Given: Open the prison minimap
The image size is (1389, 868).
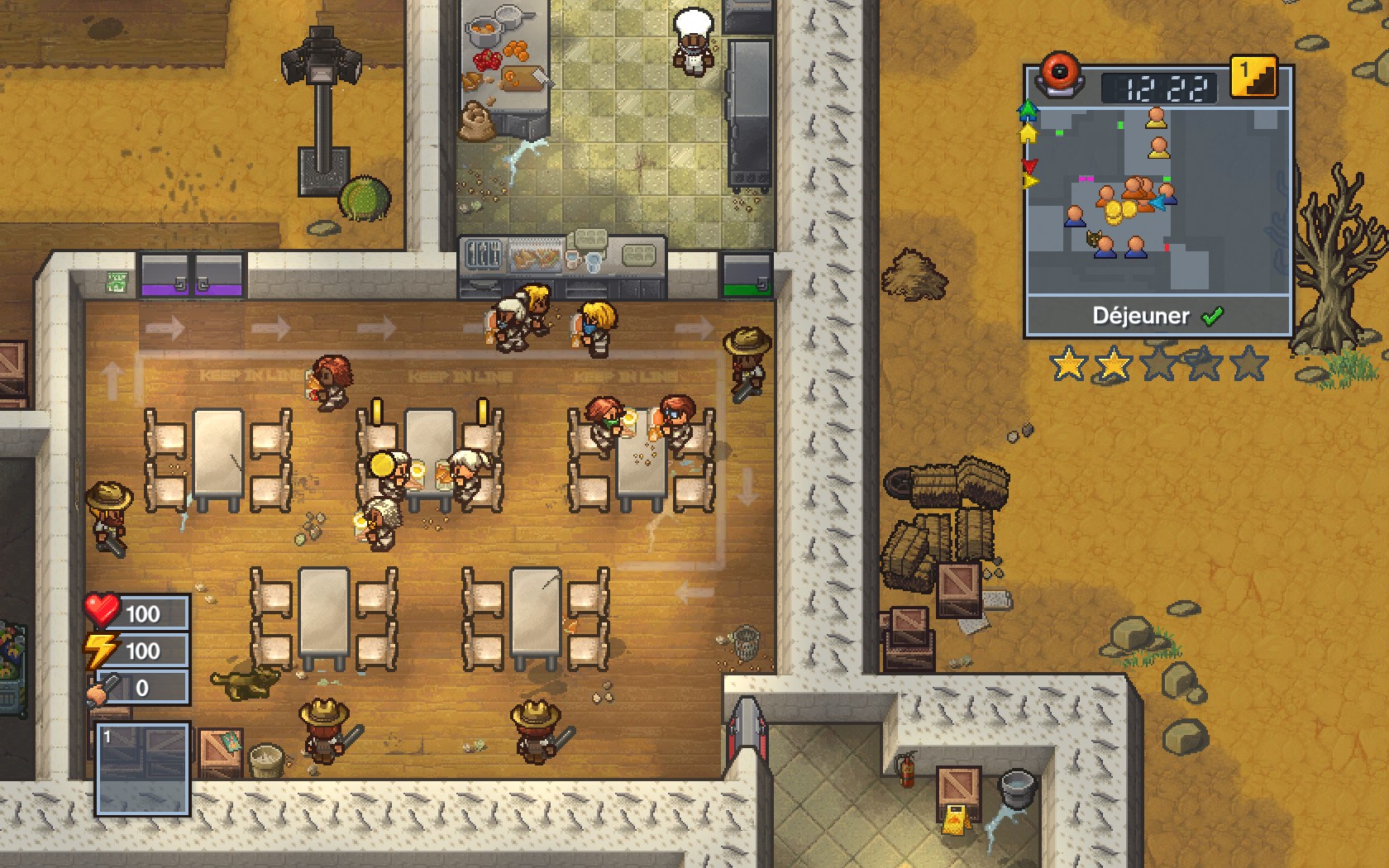Looking at the screenshot, I should click(x=1157, y=200).
